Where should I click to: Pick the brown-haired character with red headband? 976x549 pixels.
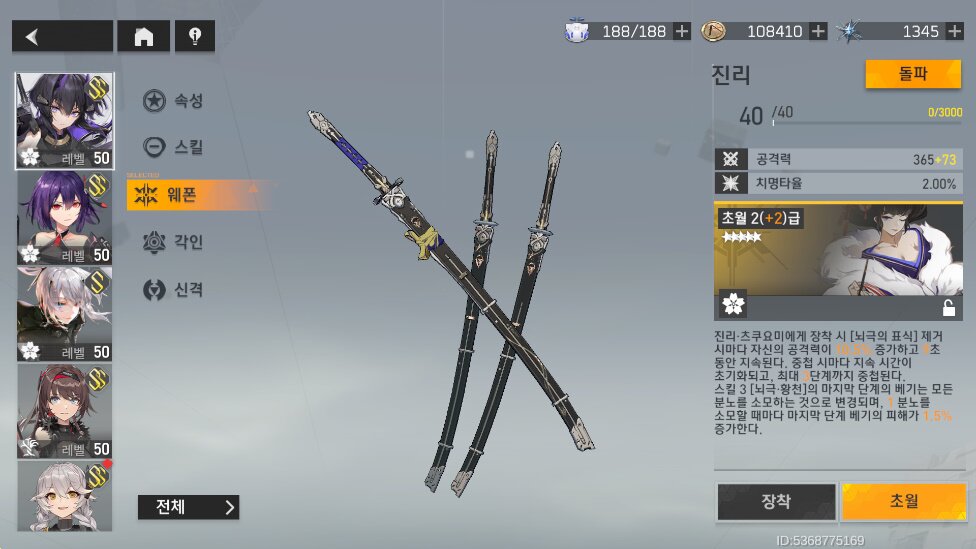[x=65, y=411]
